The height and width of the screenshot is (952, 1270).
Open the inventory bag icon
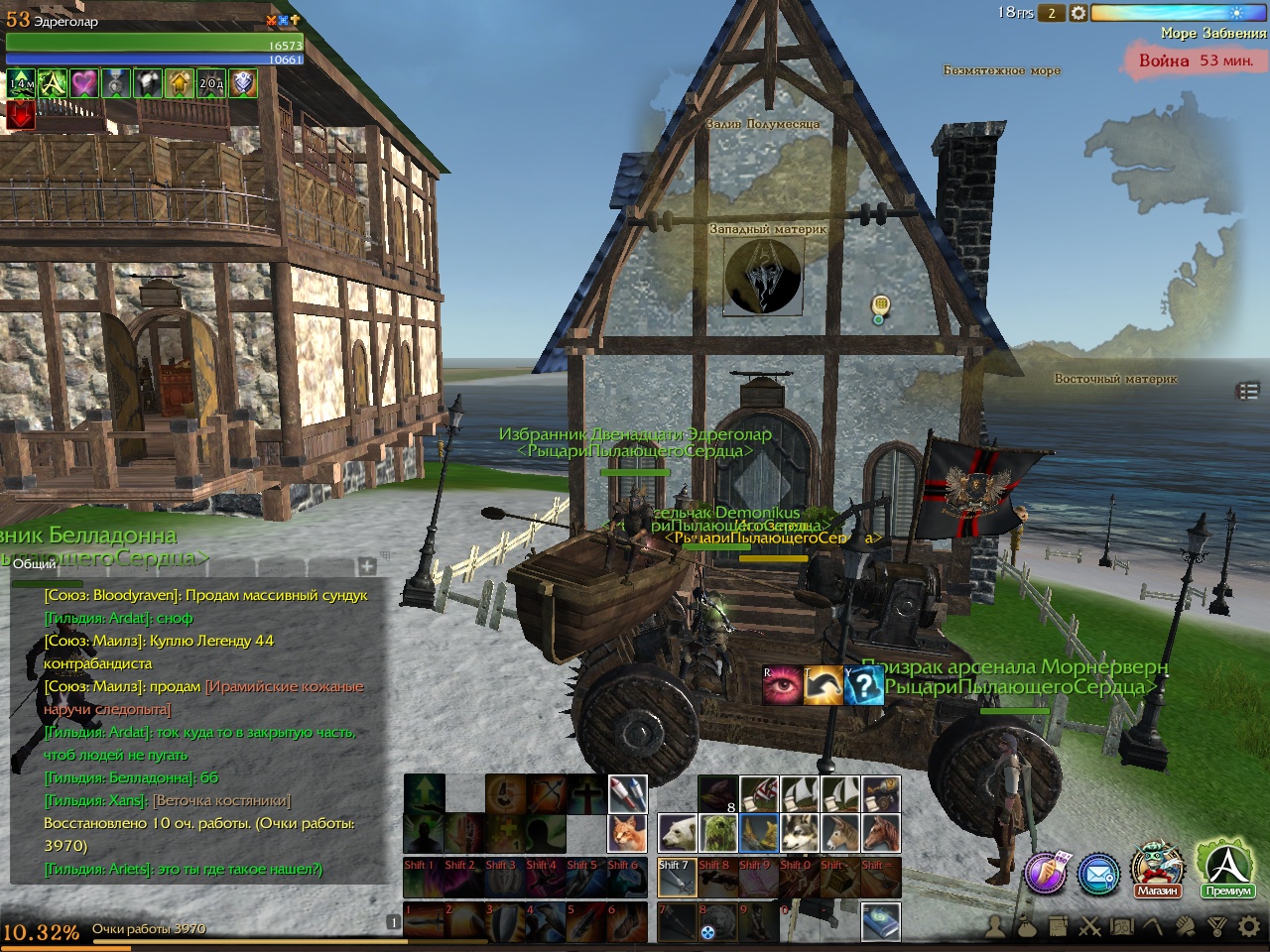(1026, 927)
